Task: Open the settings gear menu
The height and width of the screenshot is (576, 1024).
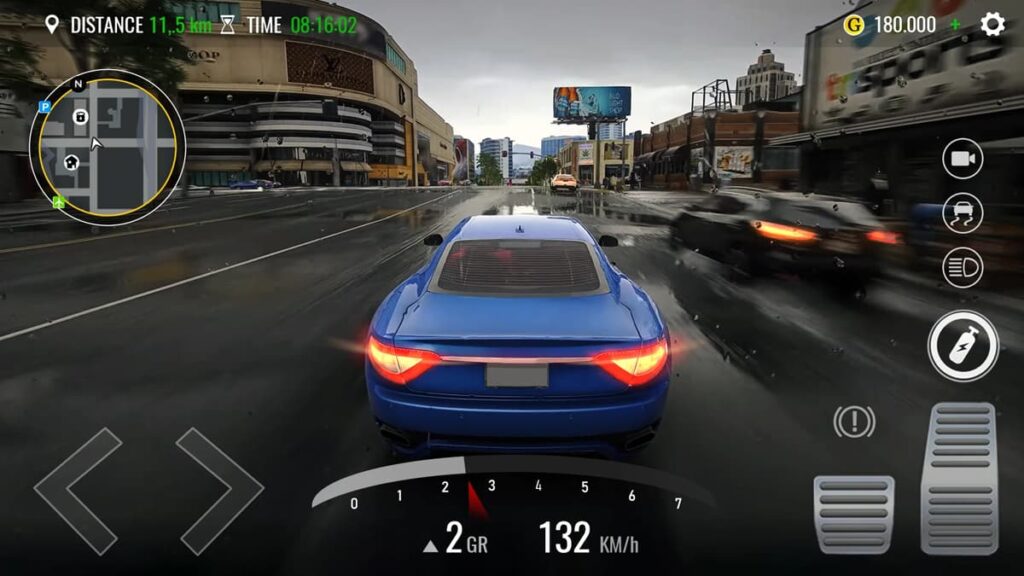Action: pyautogui.click(x=992, y=24)
